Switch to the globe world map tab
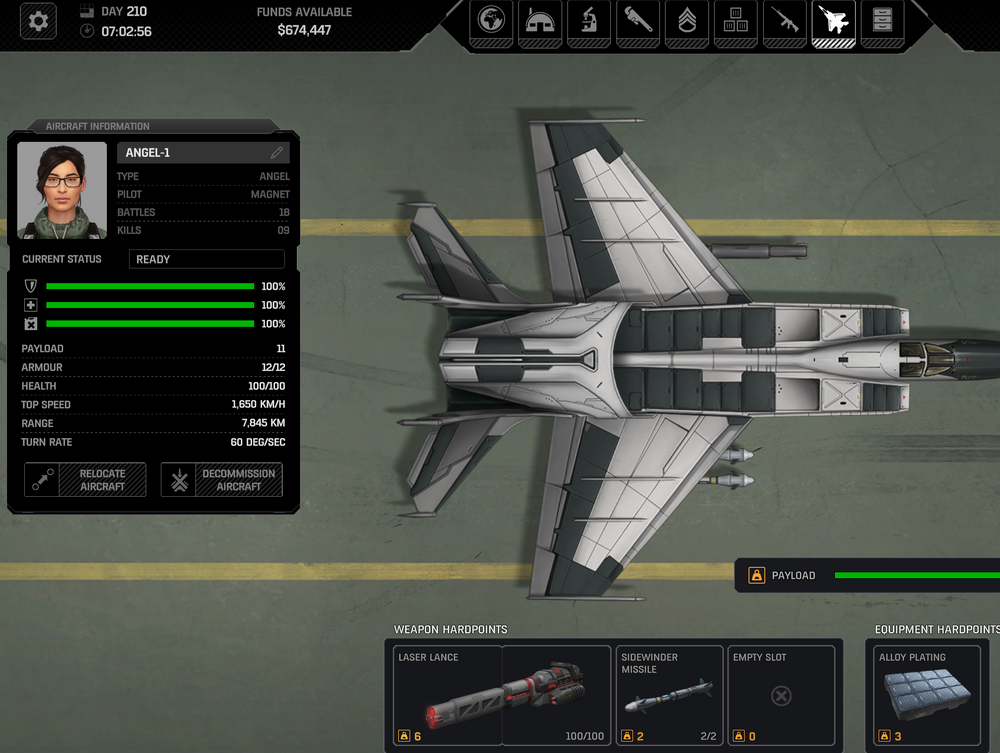 click(x=491, y=21)
